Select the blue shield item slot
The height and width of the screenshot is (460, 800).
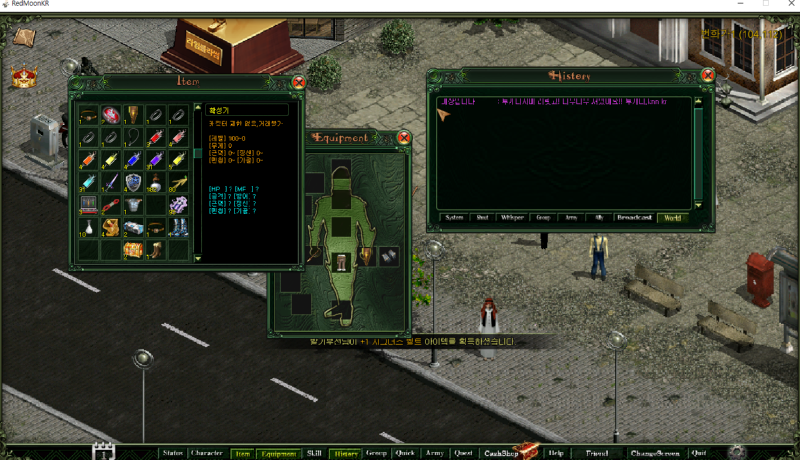tap(133, 182)
